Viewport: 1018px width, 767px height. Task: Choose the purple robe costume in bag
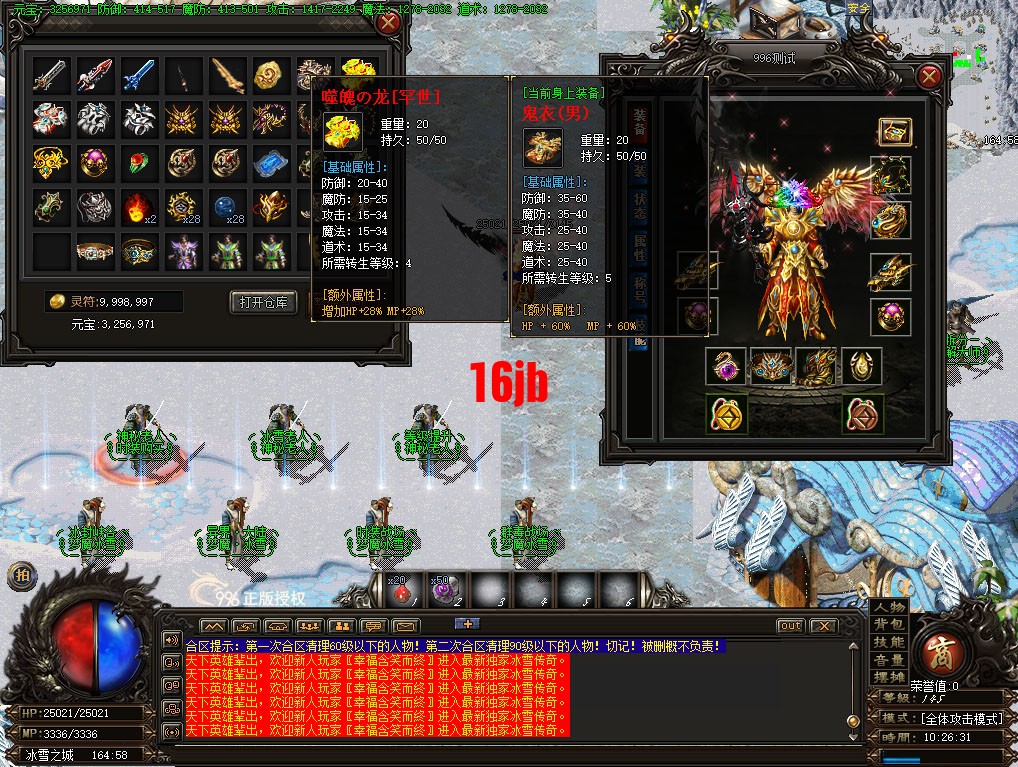183,251
